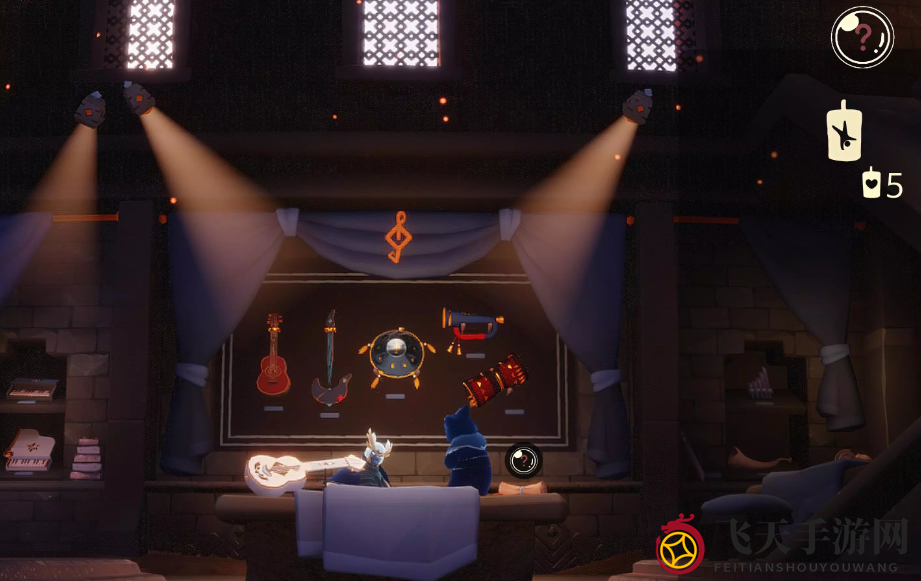
Task: Tap the handstand emote candle icon
Action: tap(845, 132)
